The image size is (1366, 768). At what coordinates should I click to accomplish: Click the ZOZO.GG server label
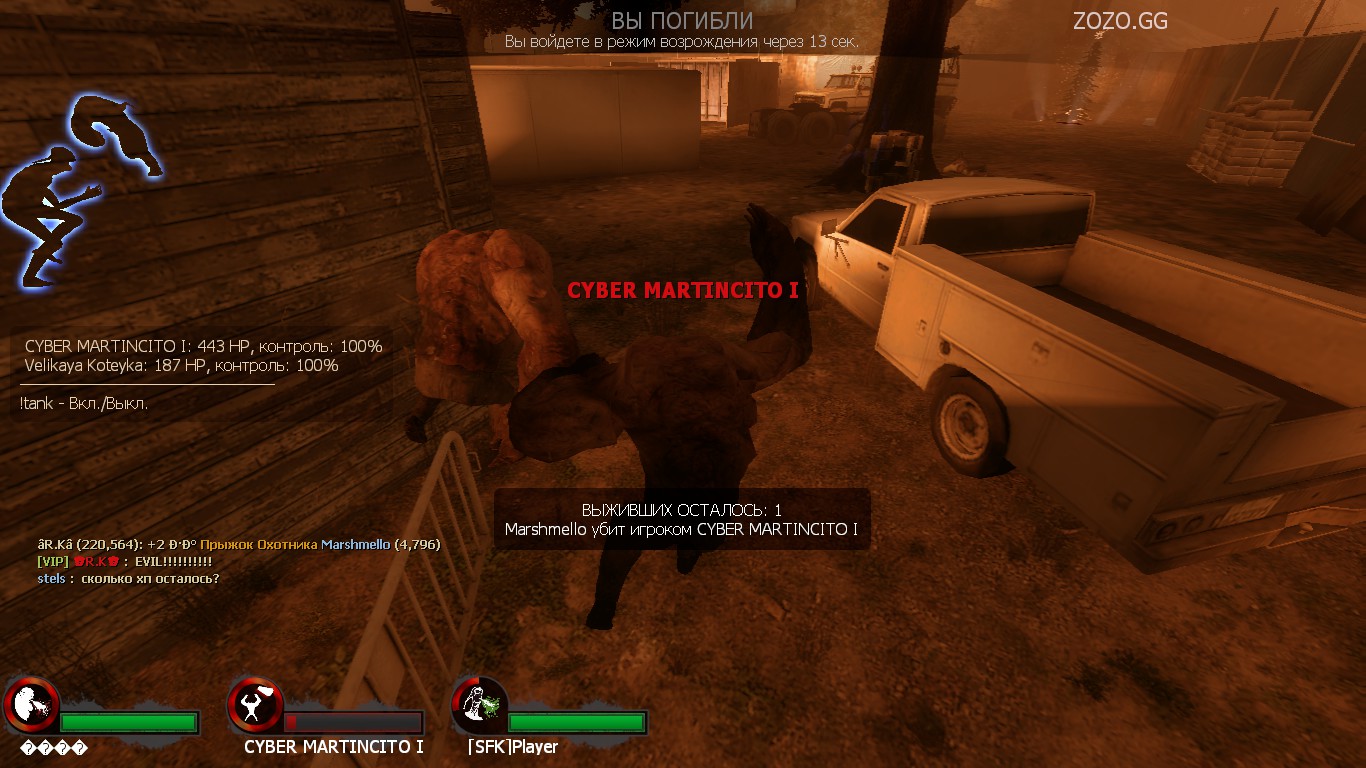coord(1120,22)
